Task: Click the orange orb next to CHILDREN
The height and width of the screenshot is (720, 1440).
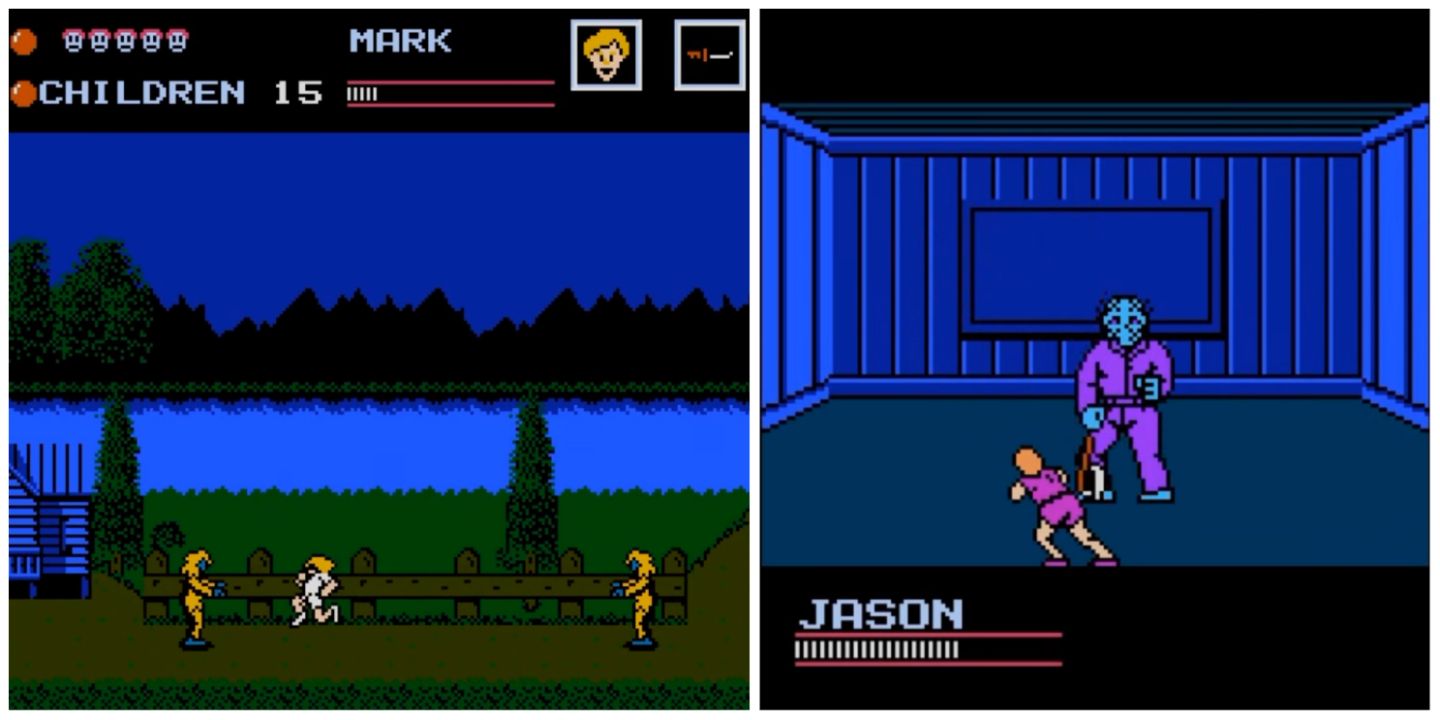Action: tap(23, 92)
